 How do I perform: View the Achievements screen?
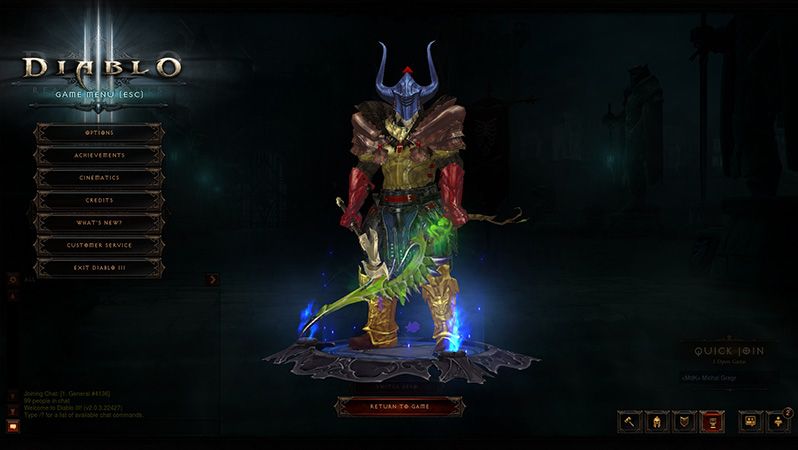click(x=99, y=156)
